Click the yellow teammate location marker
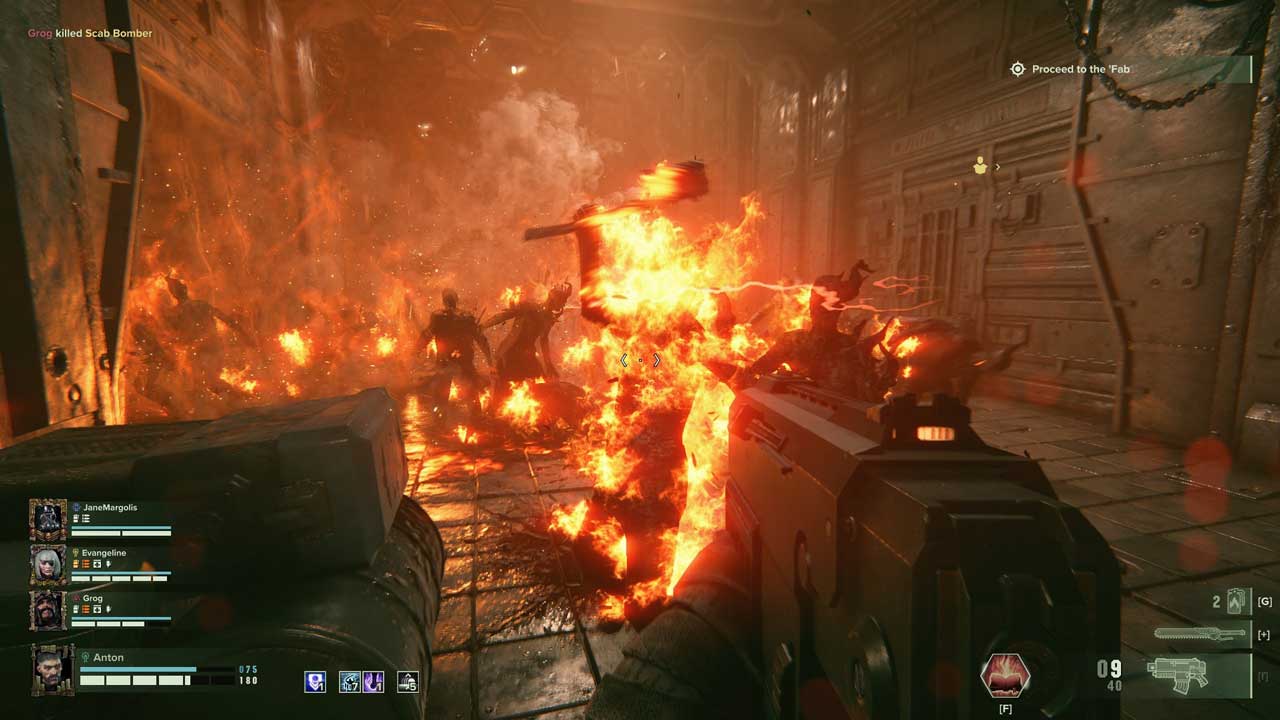This screenshot has height=720, width=1280. (x=980, y=167)
